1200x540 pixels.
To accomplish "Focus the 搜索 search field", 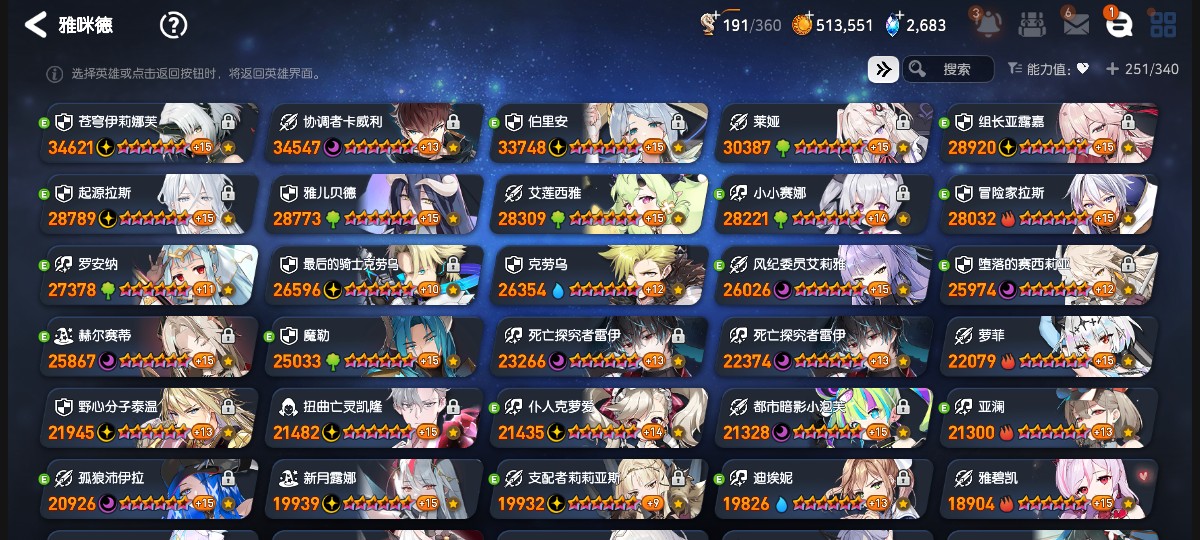I will click(x=955, y=69).
